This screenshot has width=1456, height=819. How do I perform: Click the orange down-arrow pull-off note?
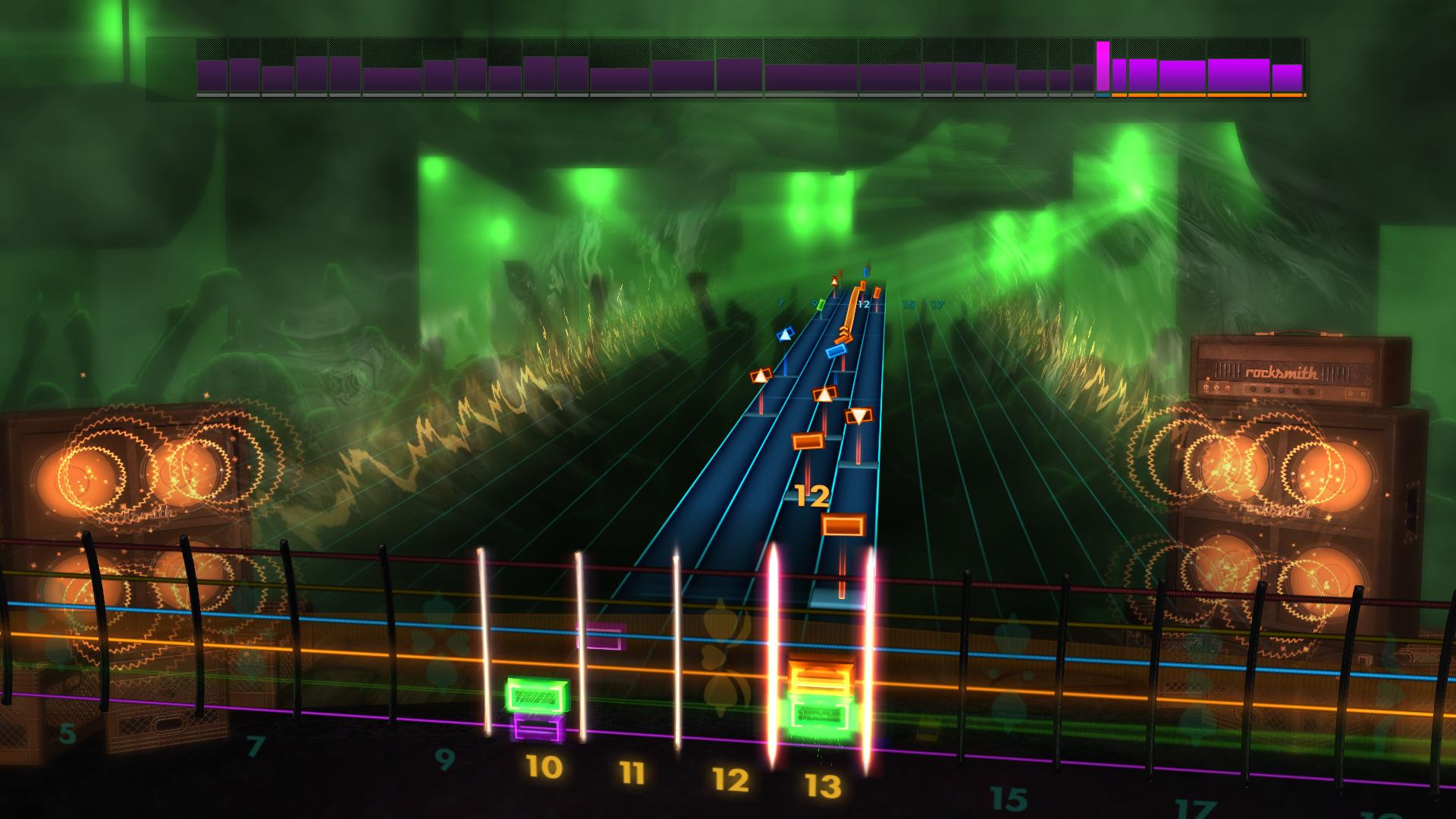[x=860, y=416]
